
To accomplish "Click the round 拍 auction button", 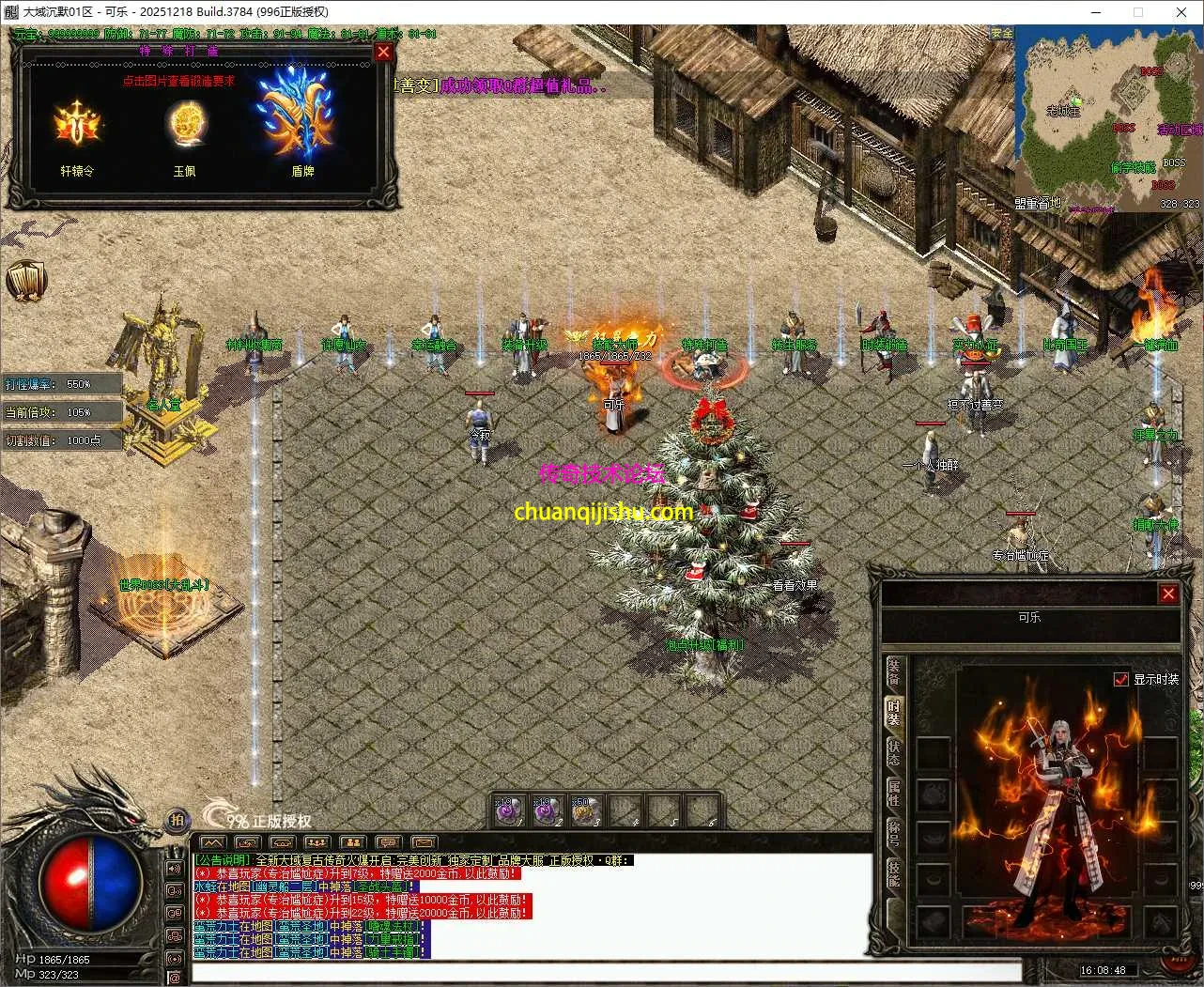I will tap(178, 820).
